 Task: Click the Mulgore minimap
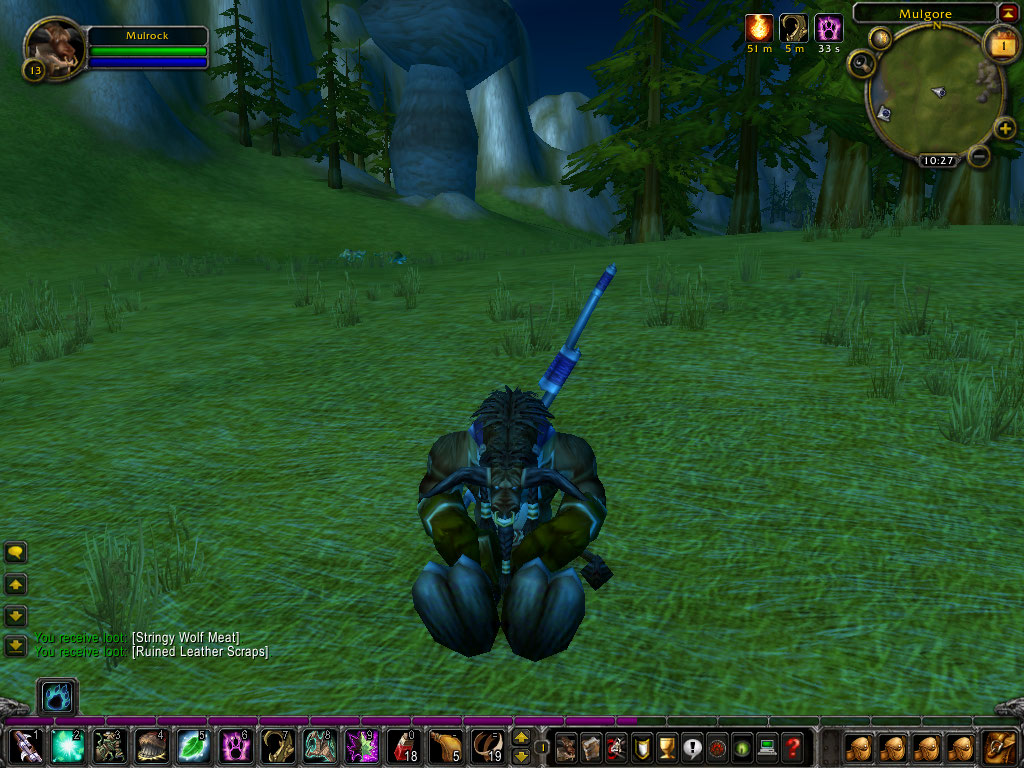point(935,95)
